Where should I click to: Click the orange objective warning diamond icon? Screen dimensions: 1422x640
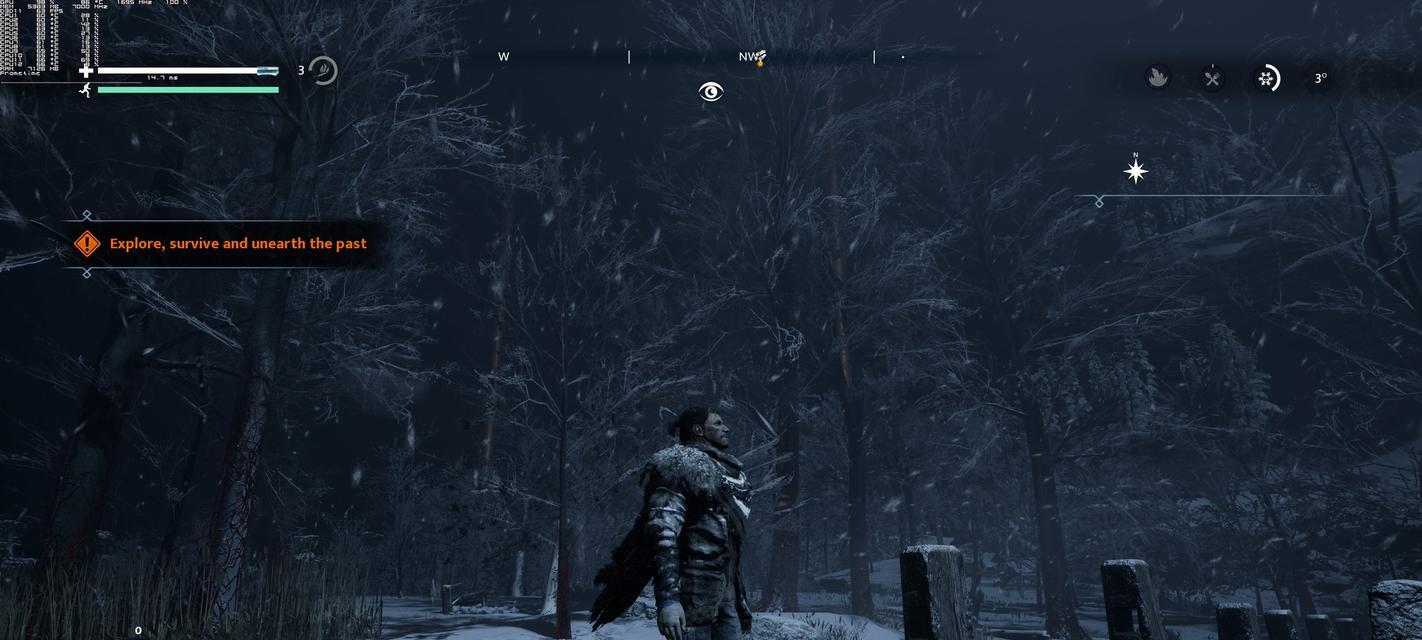click(87, 243)
